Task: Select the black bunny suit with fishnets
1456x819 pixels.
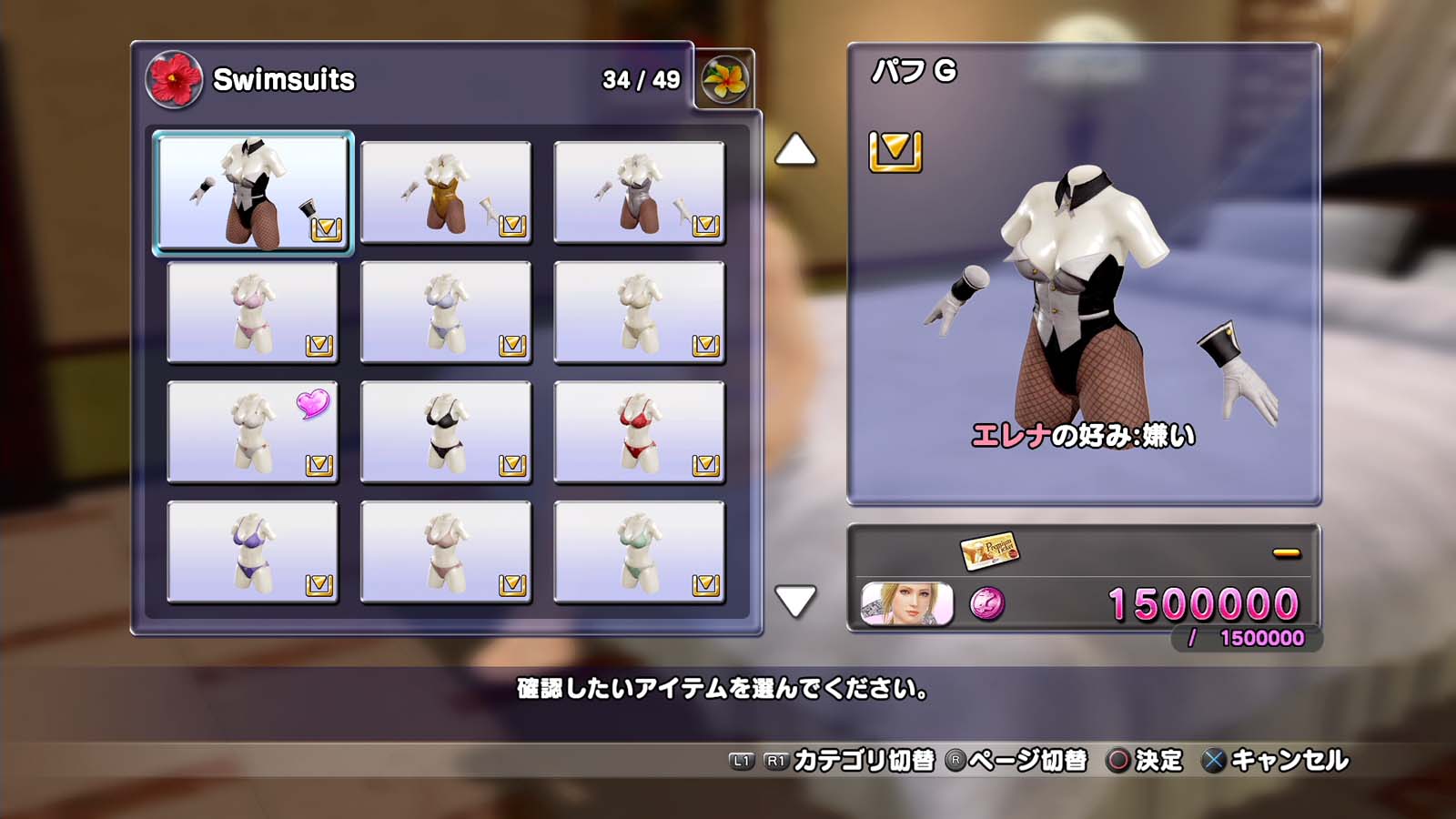Action: 252,193
